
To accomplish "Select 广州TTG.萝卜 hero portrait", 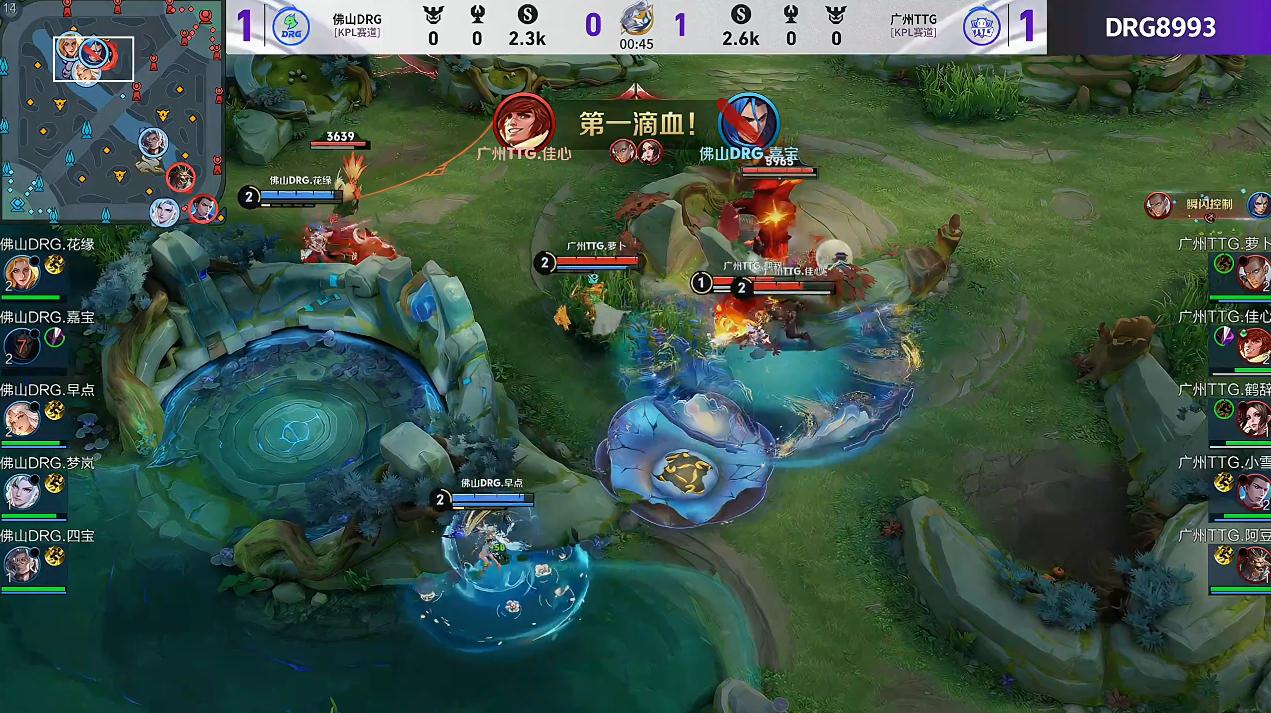I will point(1253,272).
